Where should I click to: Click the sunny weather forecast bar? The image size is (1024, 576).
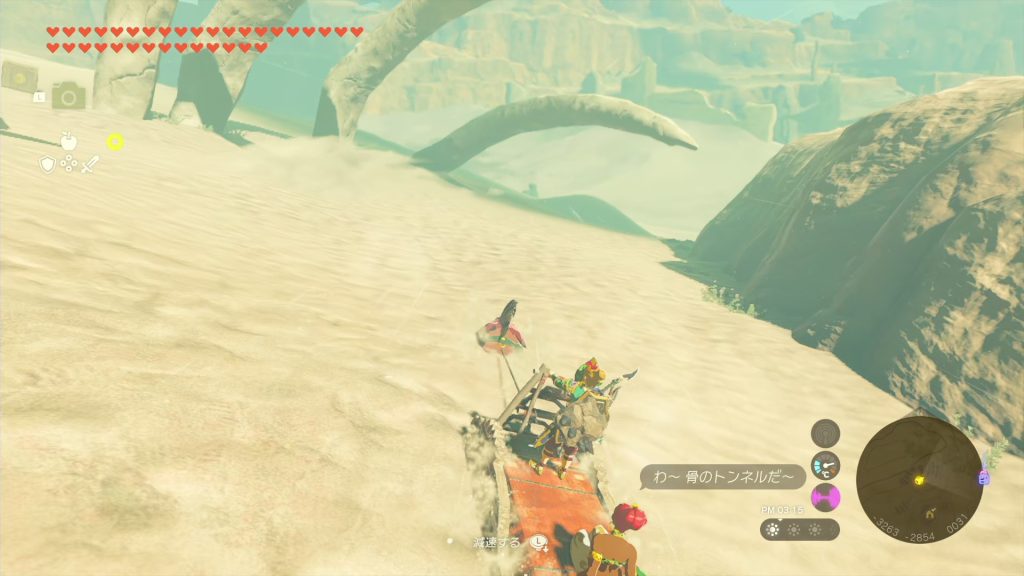coord(799,529)
